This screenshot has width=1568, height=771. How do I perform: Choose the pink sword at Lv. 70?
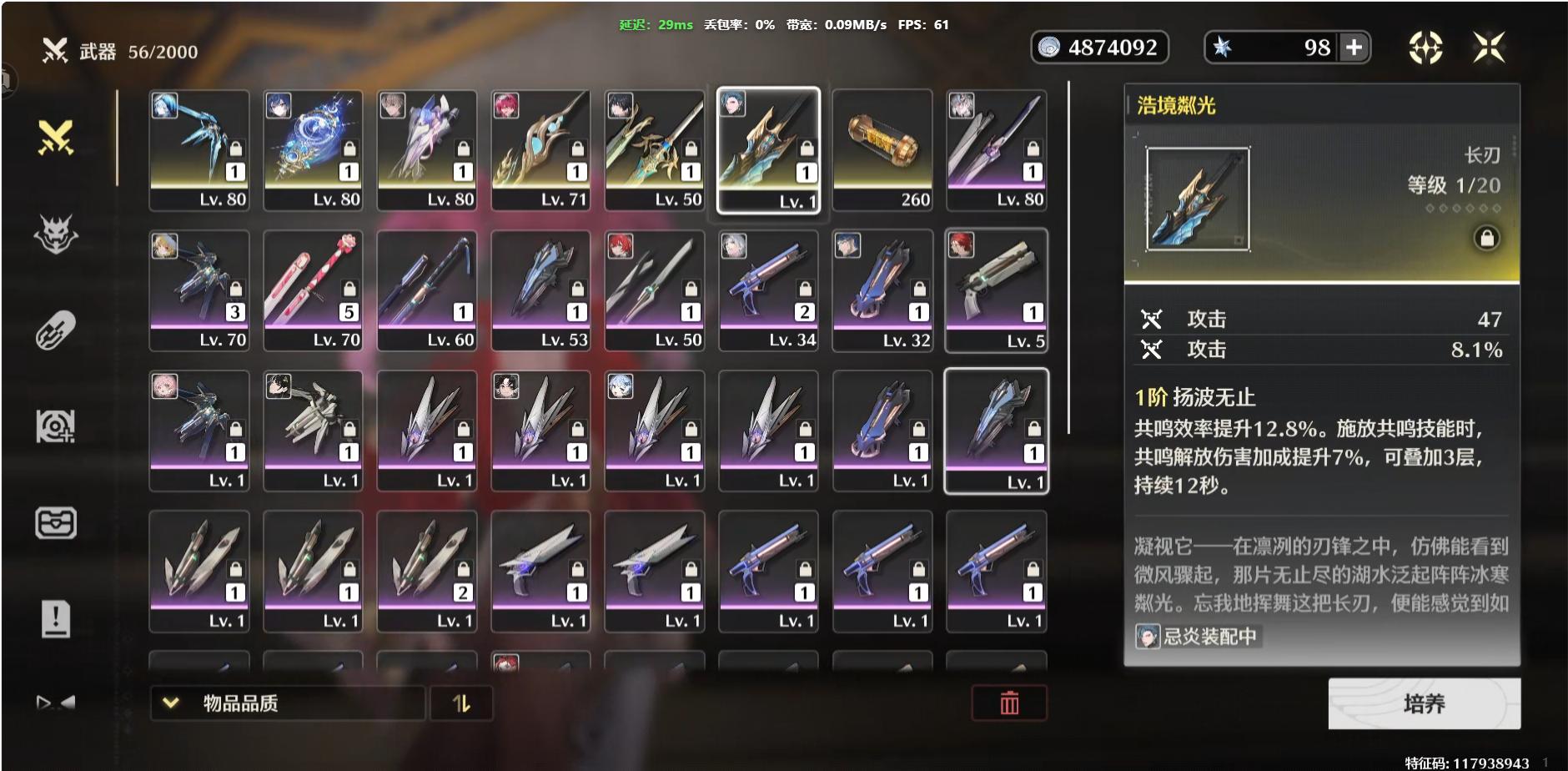[313, 290]
